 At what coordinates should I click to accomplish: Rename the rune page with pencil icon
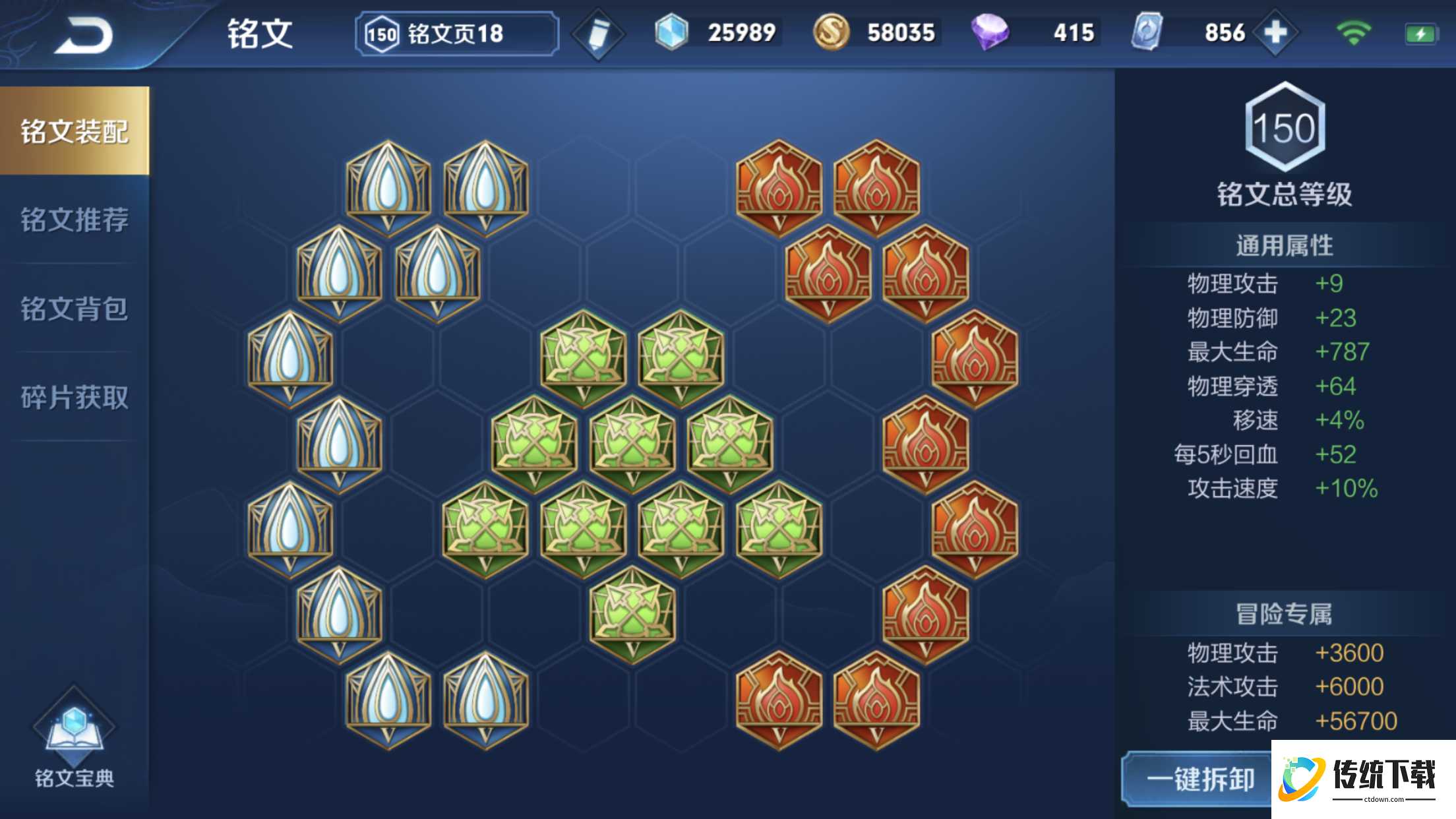[598, 34]
